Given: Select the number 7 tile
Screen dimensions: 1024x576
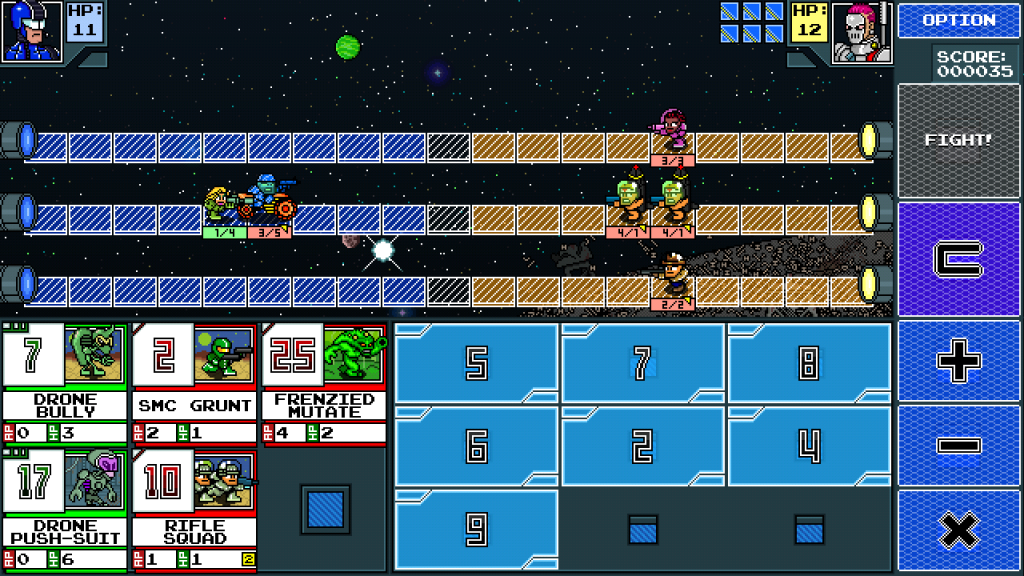Looking at the screenshot, I should coord(642,364).
